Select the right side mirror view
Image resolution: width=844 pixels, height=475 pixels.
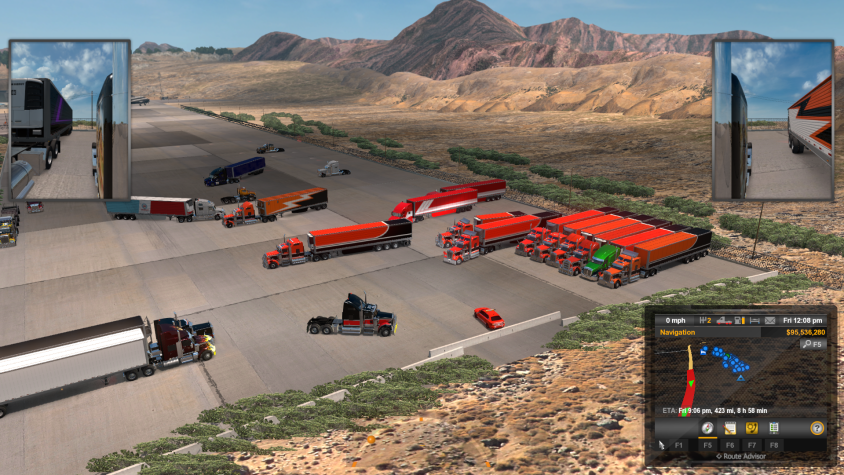[x=773, y=120]
